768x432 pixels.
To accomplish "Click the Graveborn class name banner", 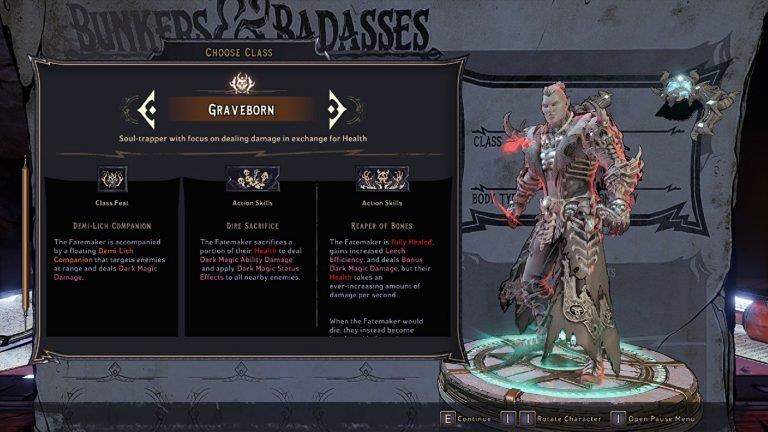I will [242, 108].
